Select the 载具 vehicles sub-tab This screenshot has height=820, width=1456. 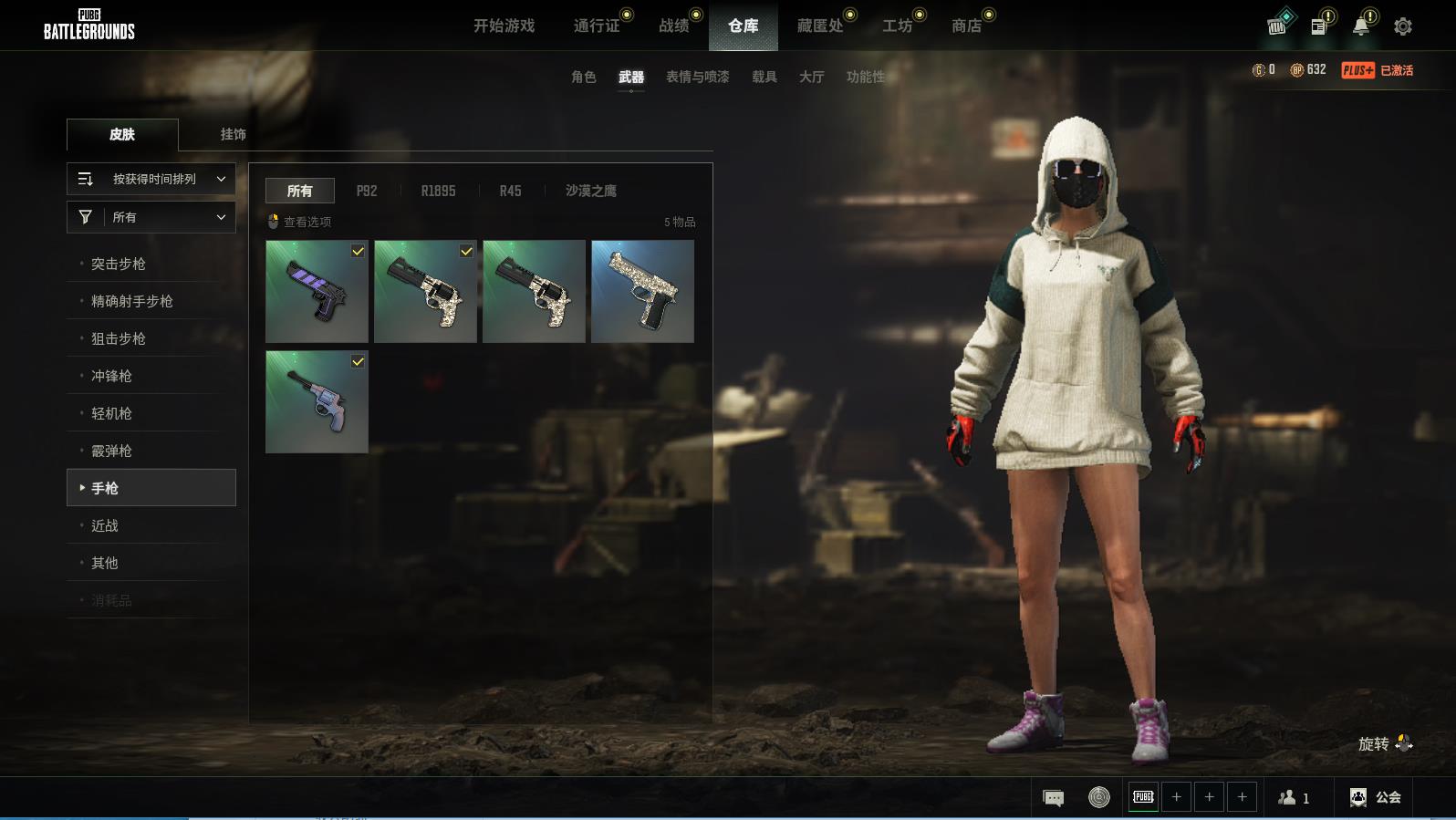(764, 77)
